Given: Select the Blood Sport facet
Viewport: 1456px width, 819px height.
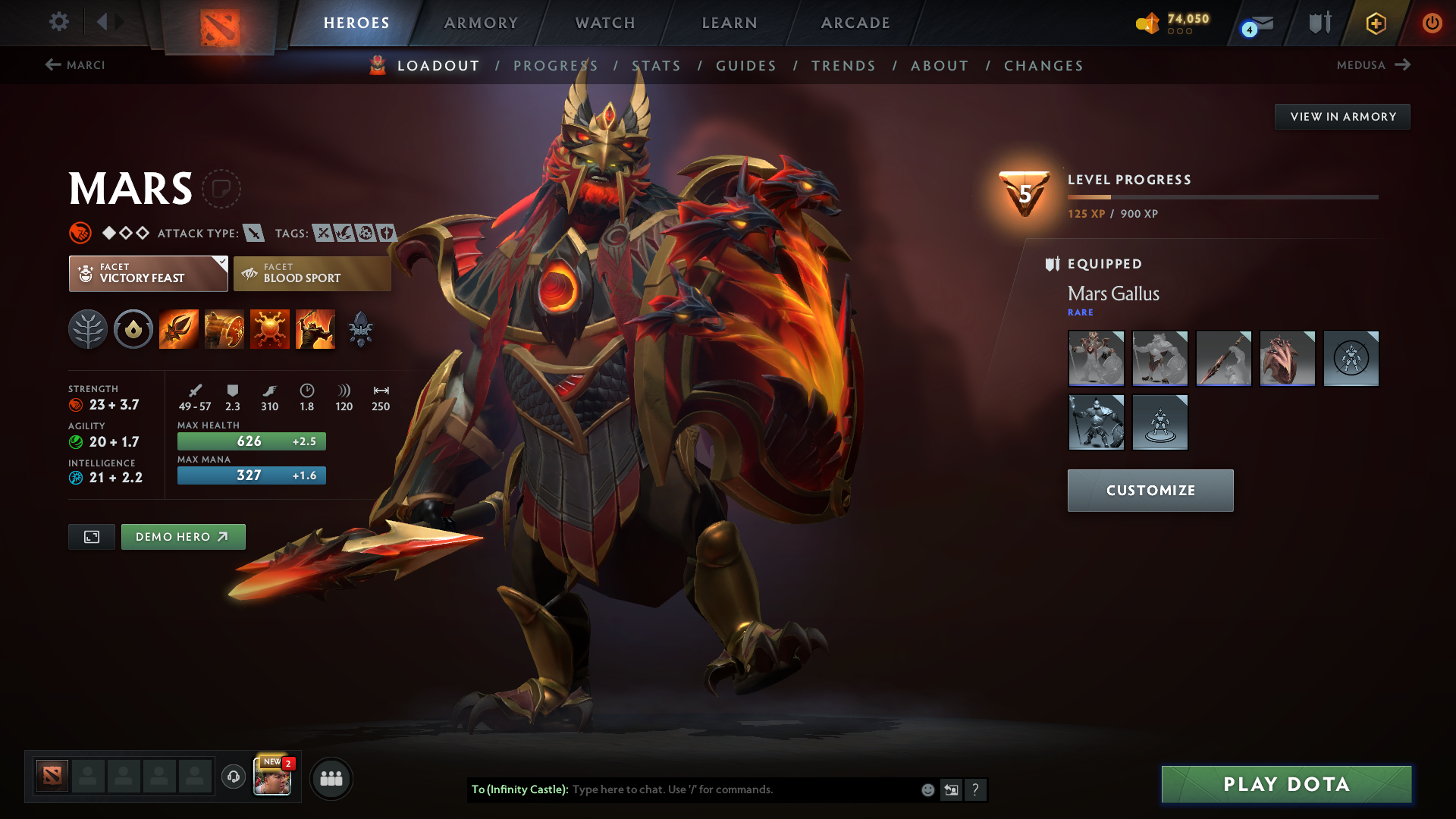Looking at the screenshot, I should [312, 273].
